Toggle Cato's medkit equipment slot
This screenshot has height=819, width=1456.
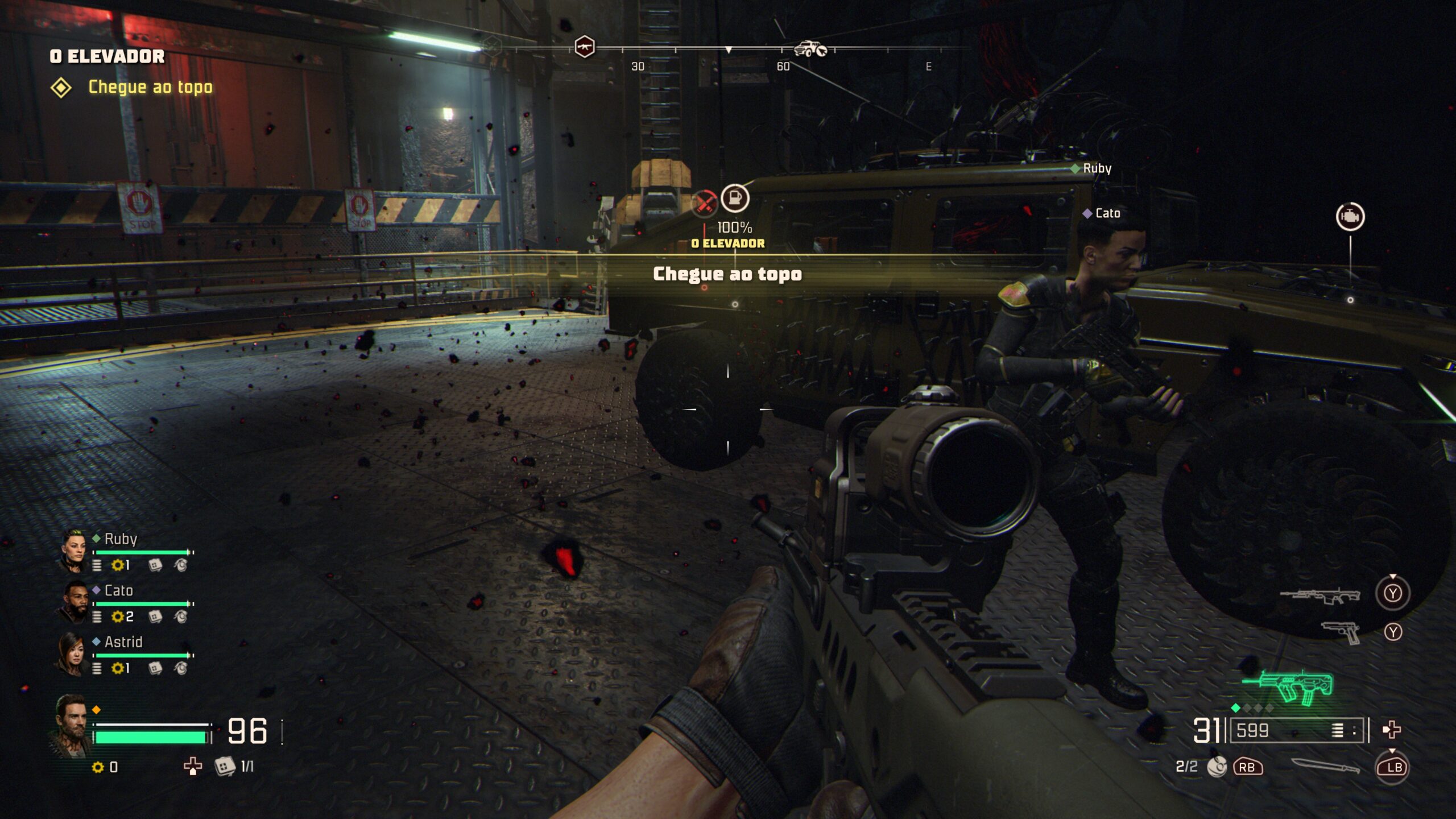tap(155, 617)
